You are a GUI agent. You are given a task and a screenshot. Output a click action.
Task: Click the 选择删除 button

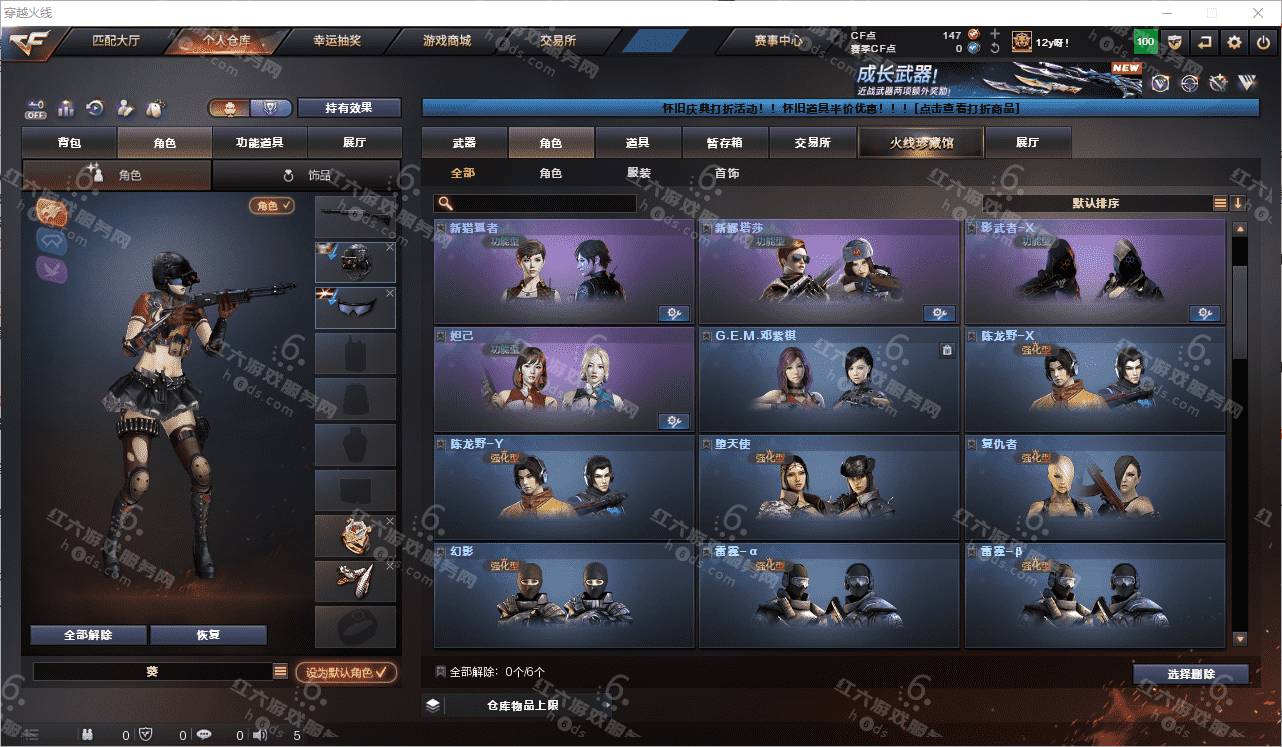coord(1191,674)
